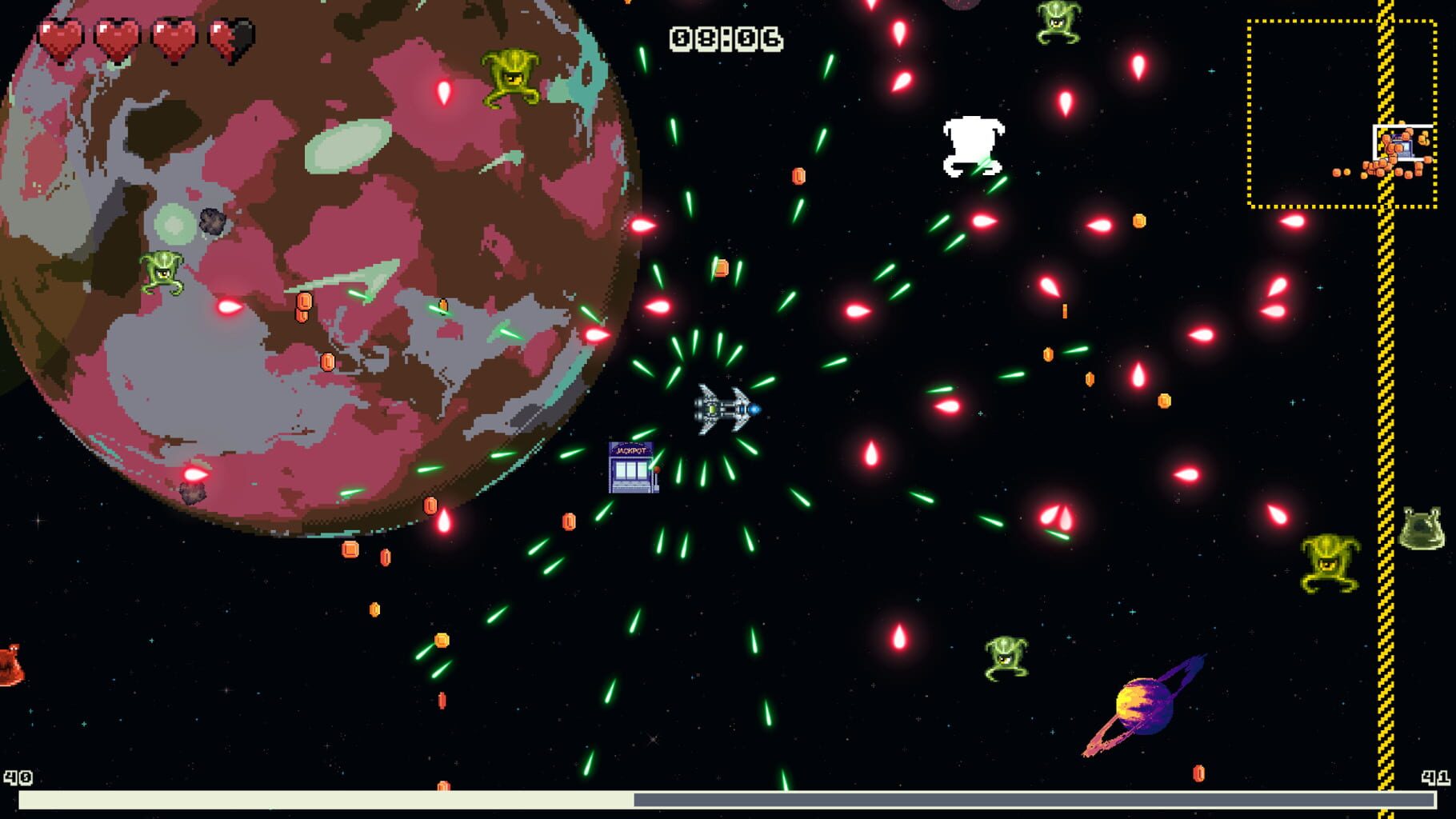
Task: Click the first full heart icon
Action: [60, 36]
